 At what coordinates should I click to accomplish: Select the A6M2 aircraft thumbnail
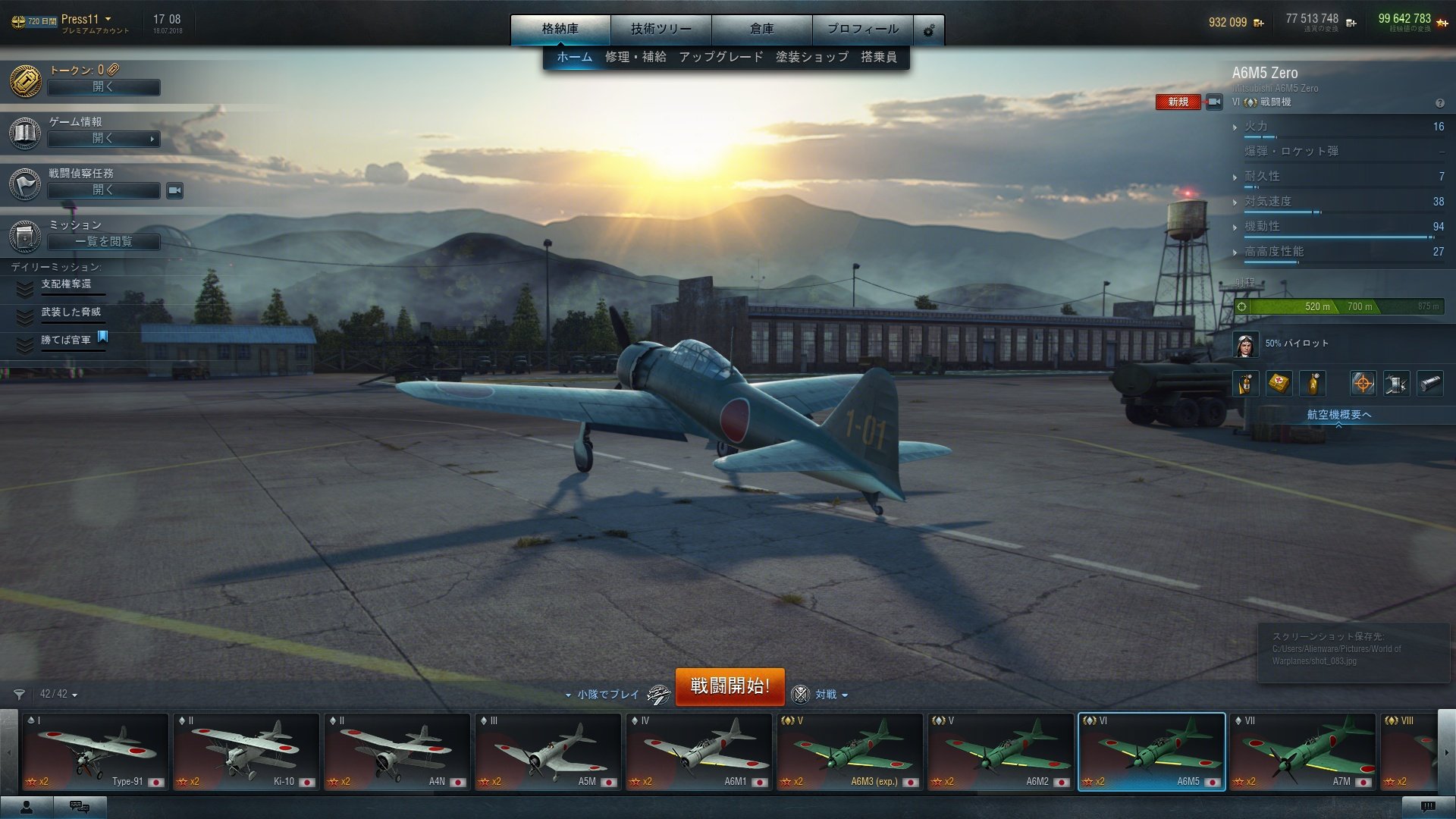[x=1001, y=751]
